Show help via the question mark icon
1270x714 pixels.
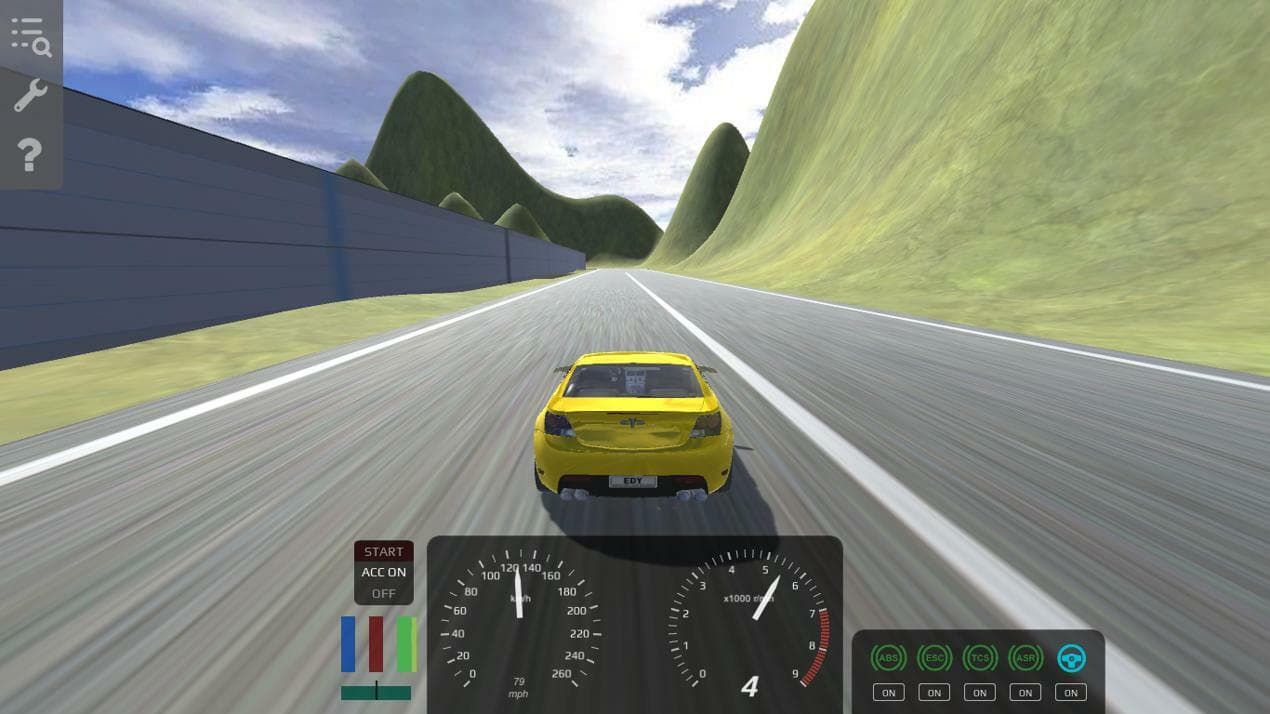pyautogui.click(x=30, y=155)
